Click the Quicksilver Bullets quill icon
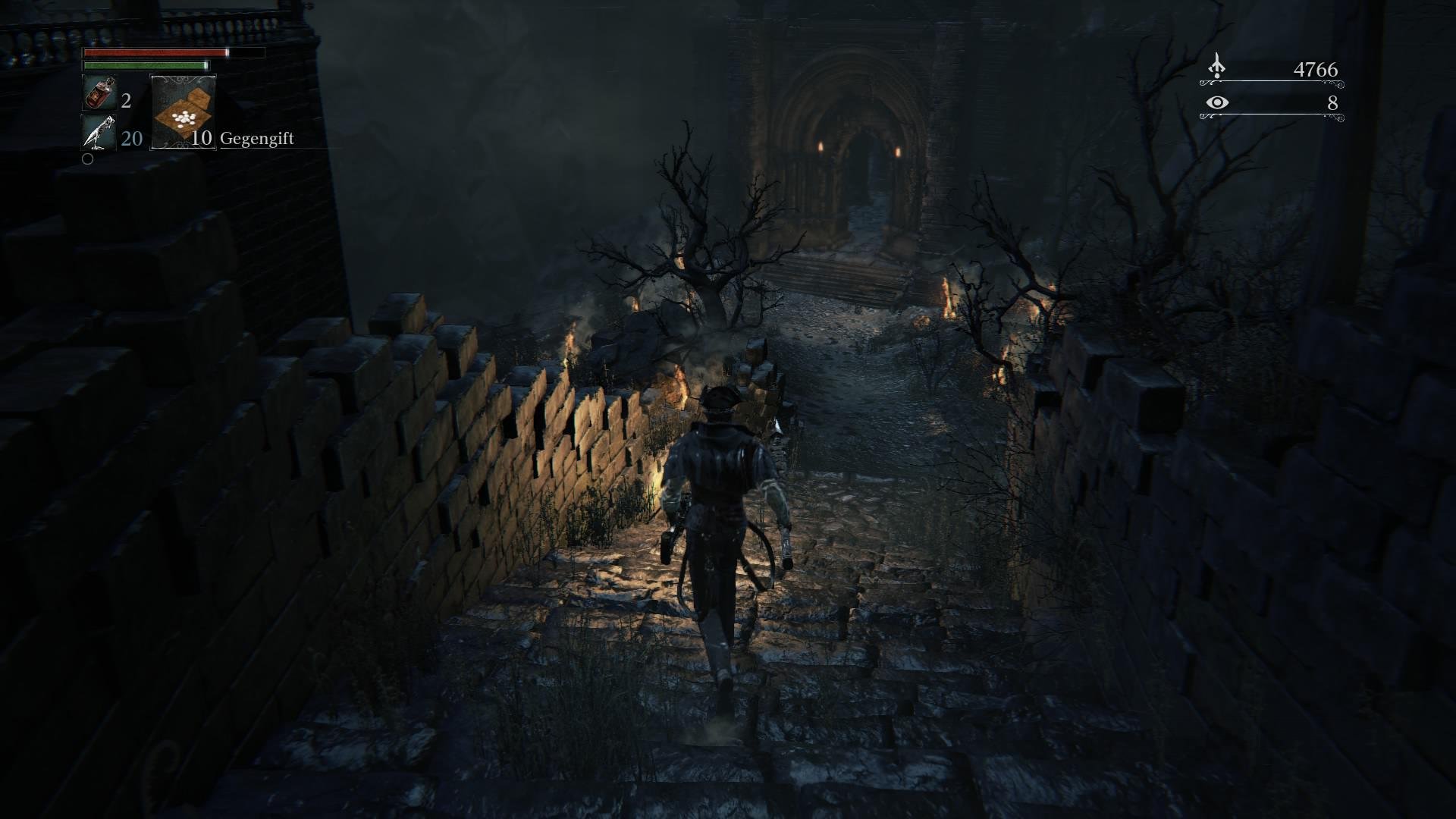The width and height of the screenshot is (1456, 819). coord(99,132)
